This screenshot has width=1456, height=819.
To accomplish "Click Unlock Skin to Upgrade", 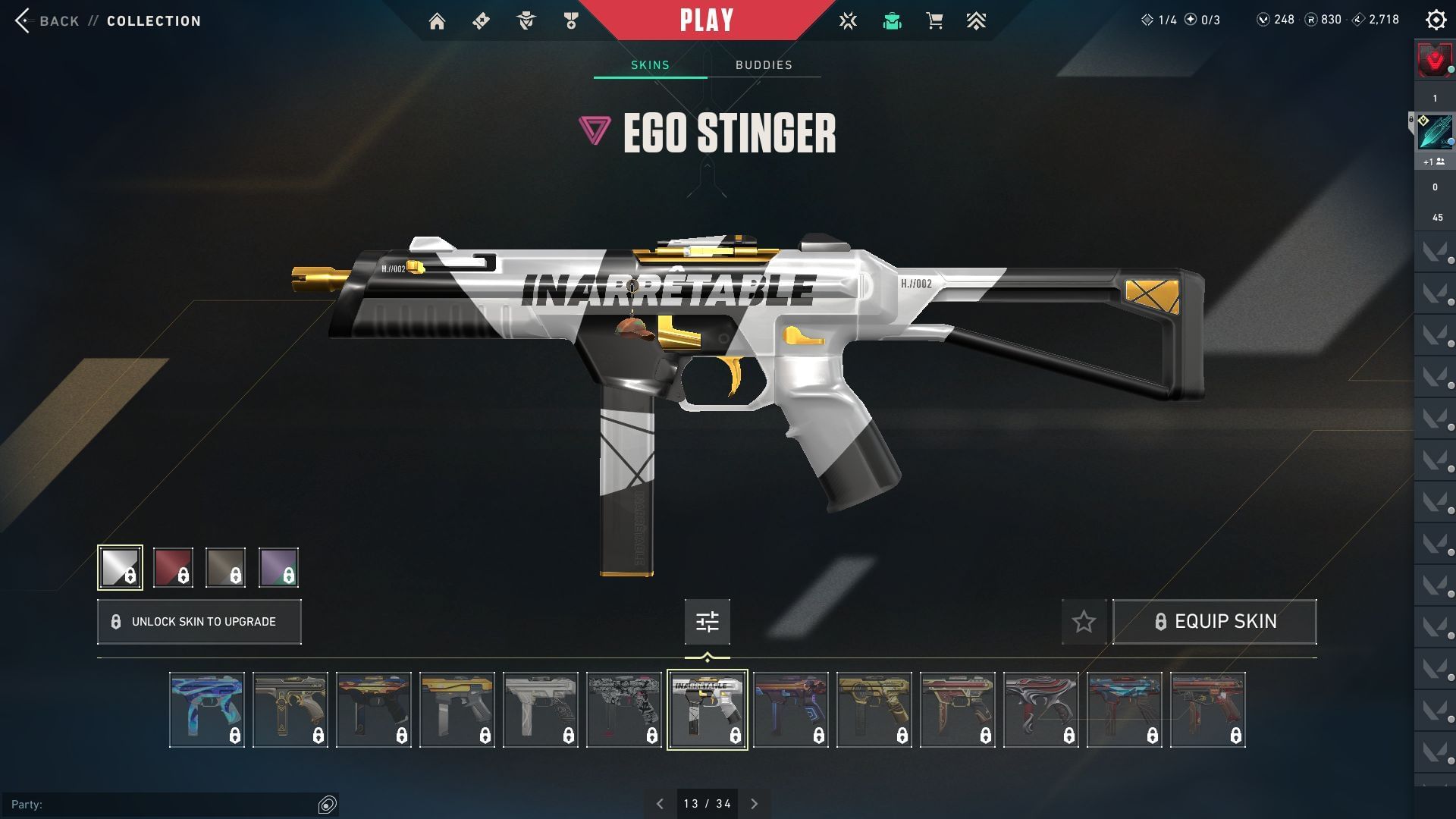I will click(199, 622).
